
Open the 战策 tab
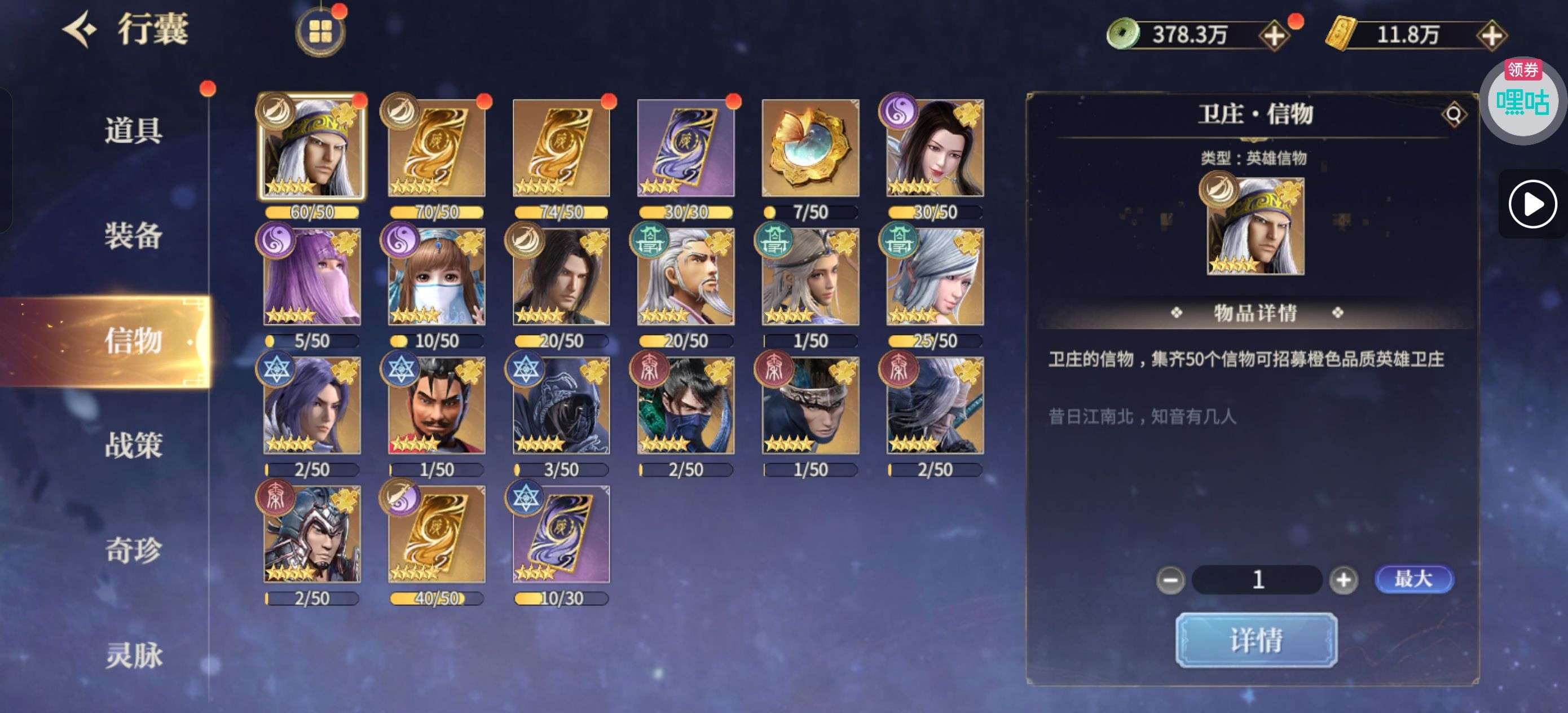click(x=133, y=444)
